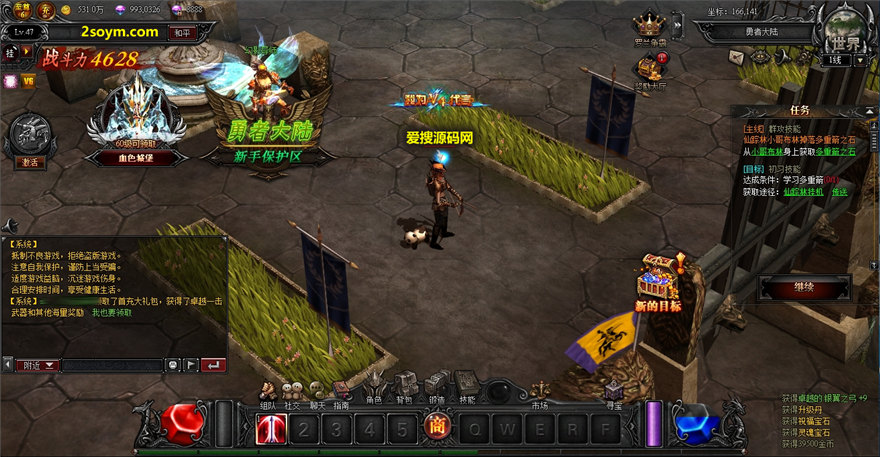Click the 我也要领取 chat link
The image size is (880, 457).
click(x=112, y=313)
